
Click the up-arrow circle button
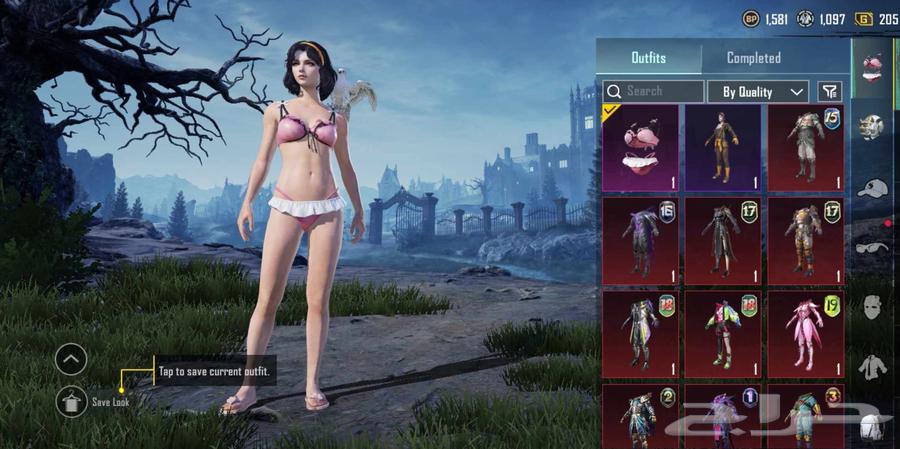tap(71, 358)
